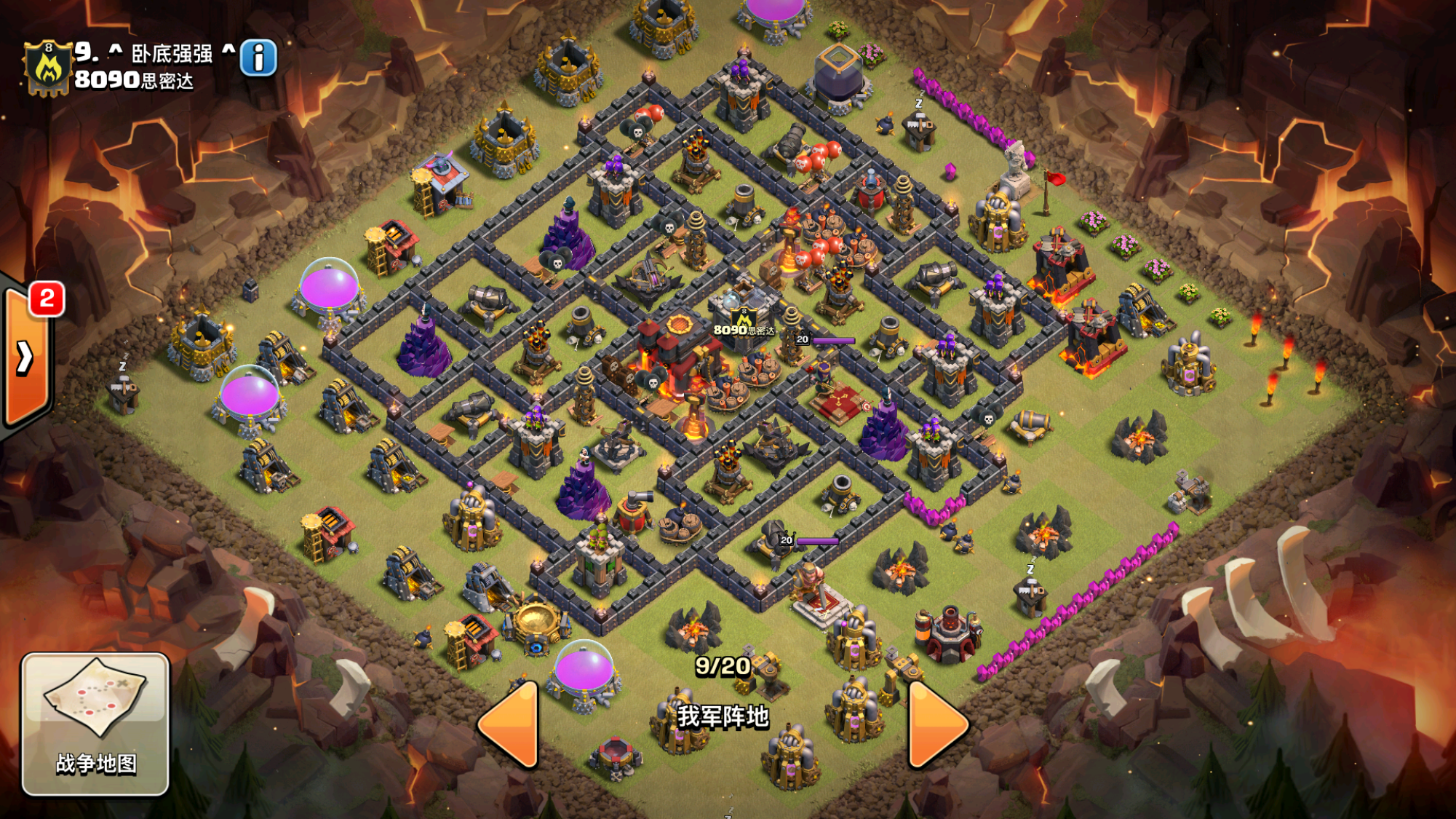The height and width of the screenshot is (819, 1456).
Task: Go to the previous war base
Action: point(511,724)
